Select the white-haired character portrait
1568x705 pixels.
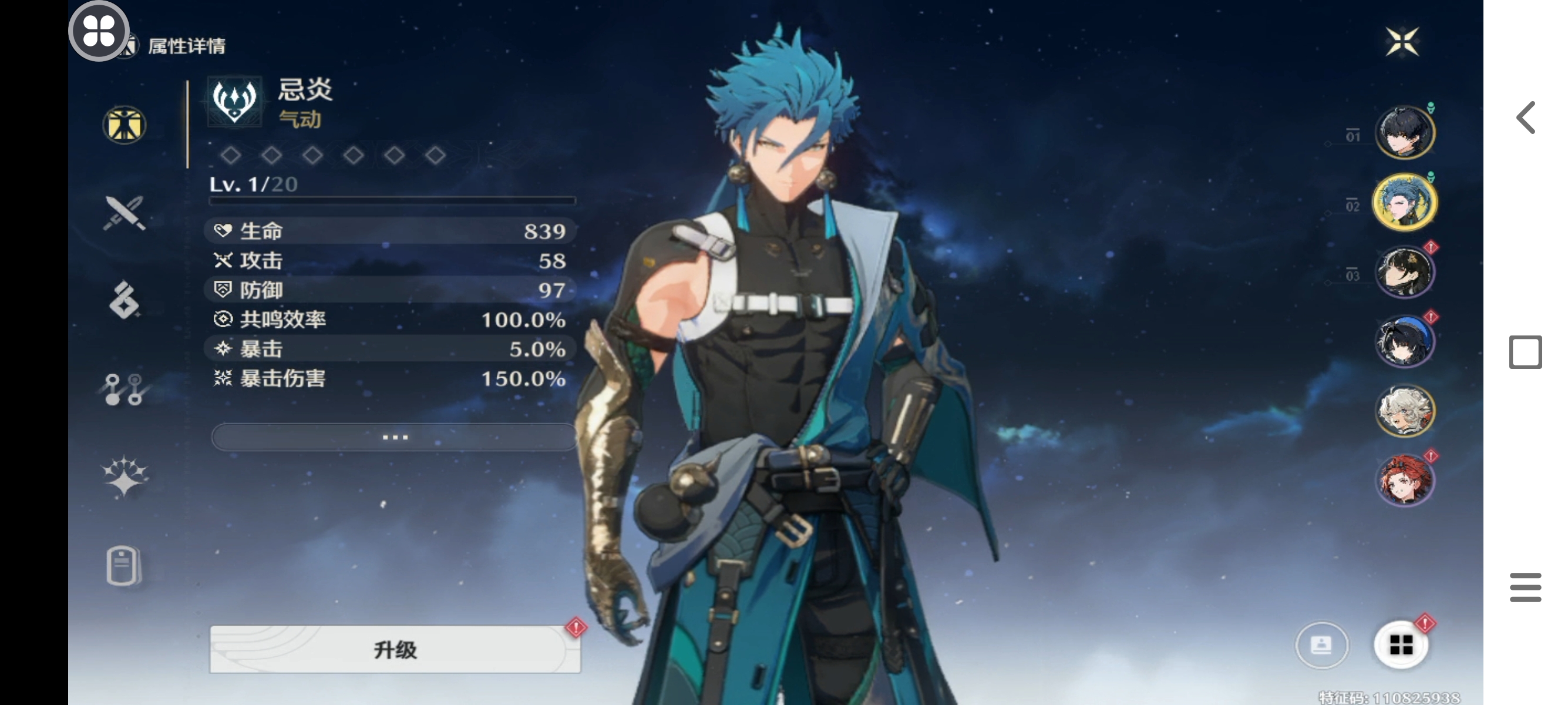click(x=1404, y=411)
